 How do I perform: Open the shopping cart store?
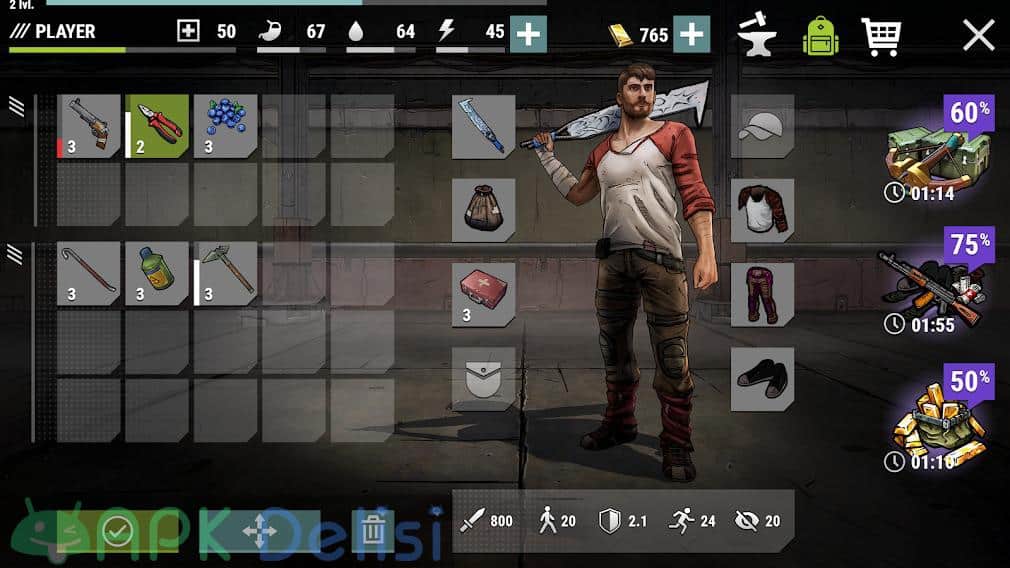coord(880,35)
